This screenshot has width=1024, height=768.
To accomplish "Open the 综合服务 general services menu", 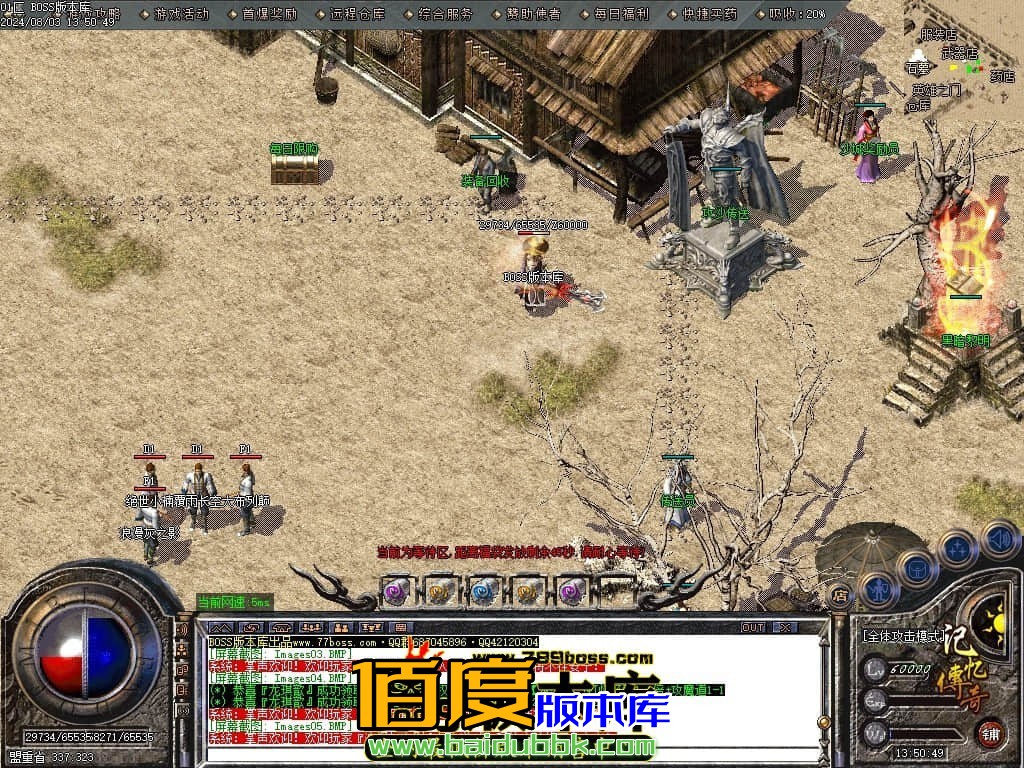I will [445, 14].
